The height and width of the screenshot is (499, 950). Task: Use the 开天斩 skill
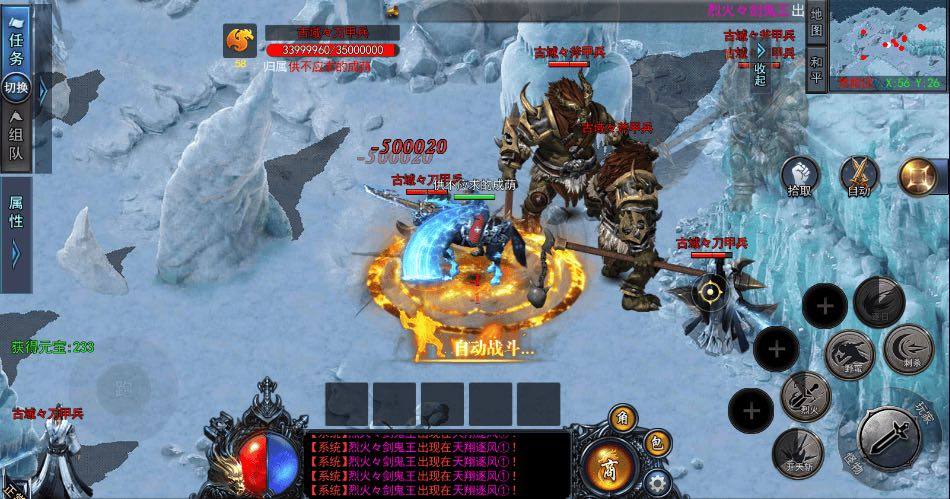pyautogui.click(x=797, y=450)
